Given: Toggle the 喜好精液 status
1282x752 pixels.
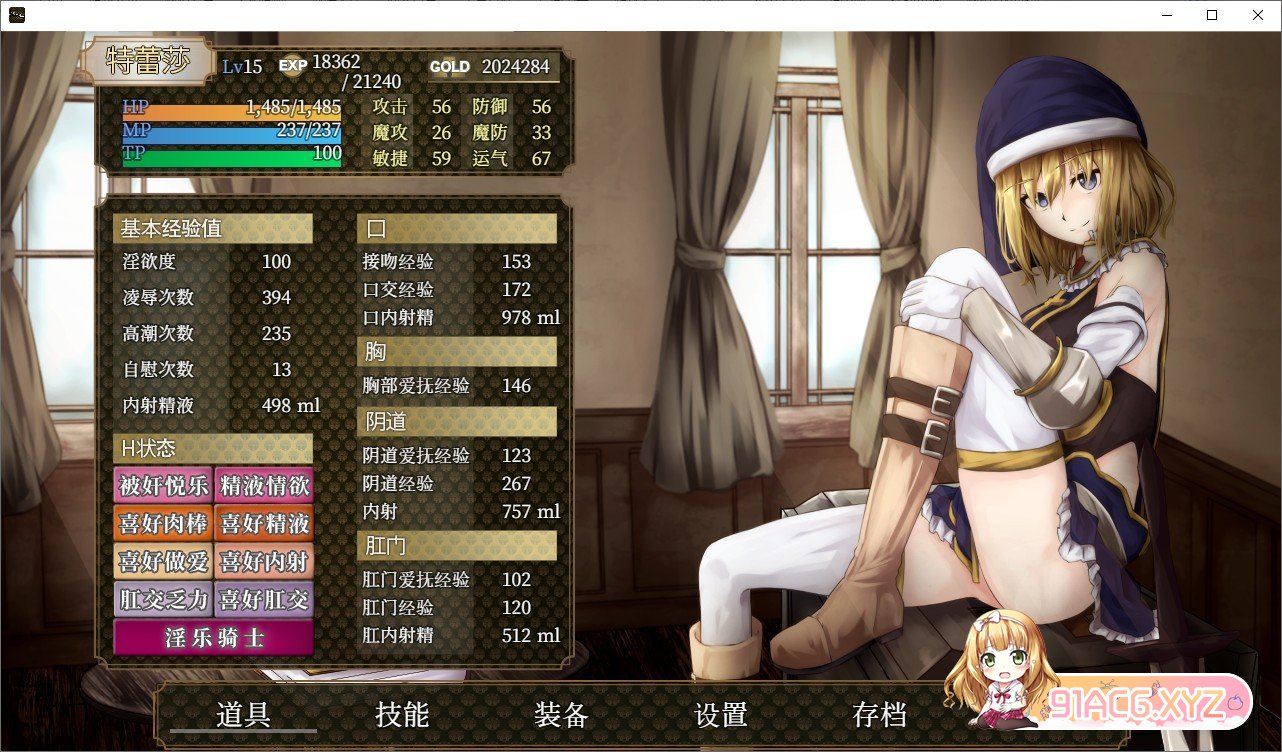Looking at the screenshot, I should click(262, 523).
